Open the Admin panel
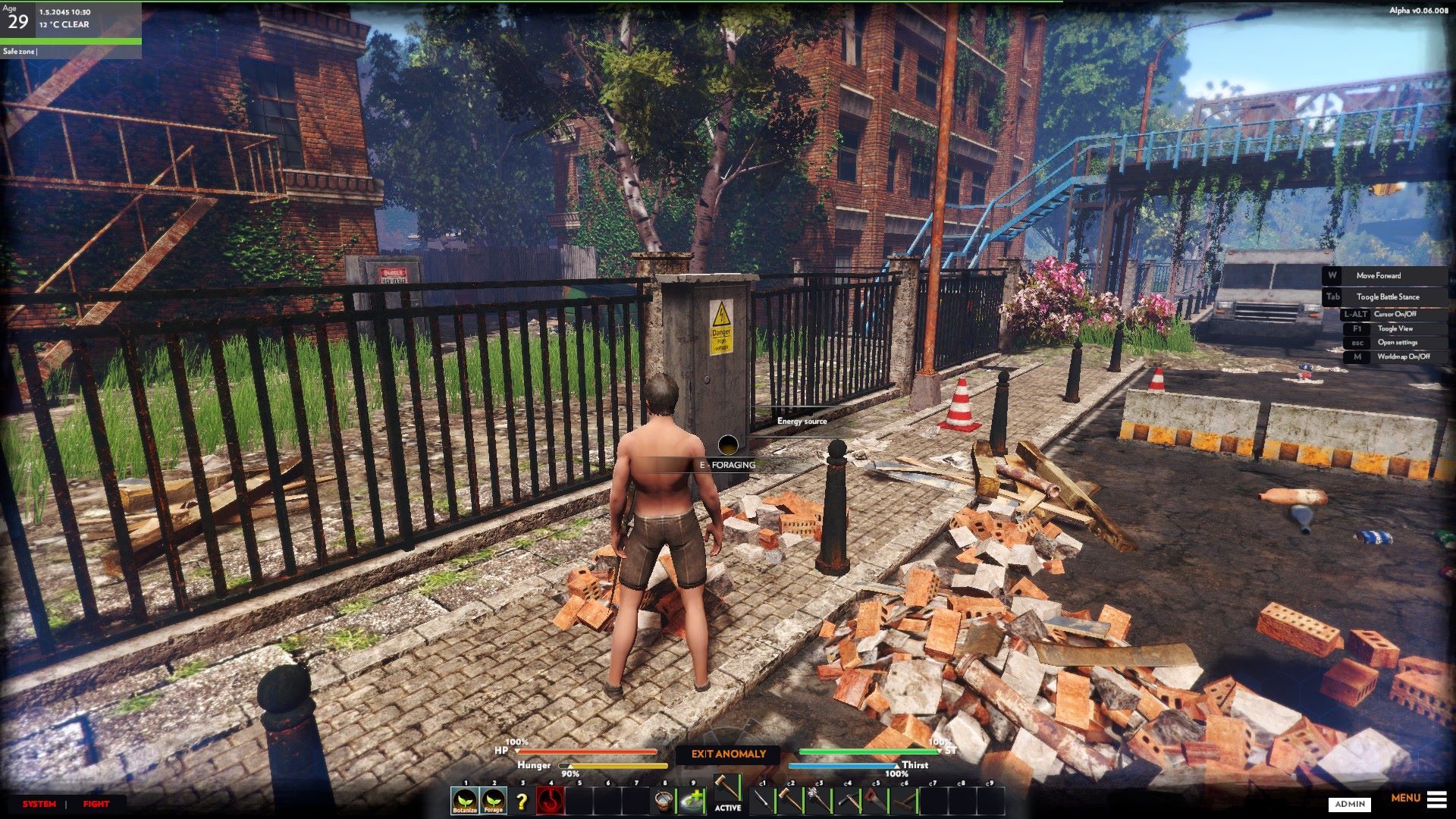1456x819 pixels. tap(1350, 804)
